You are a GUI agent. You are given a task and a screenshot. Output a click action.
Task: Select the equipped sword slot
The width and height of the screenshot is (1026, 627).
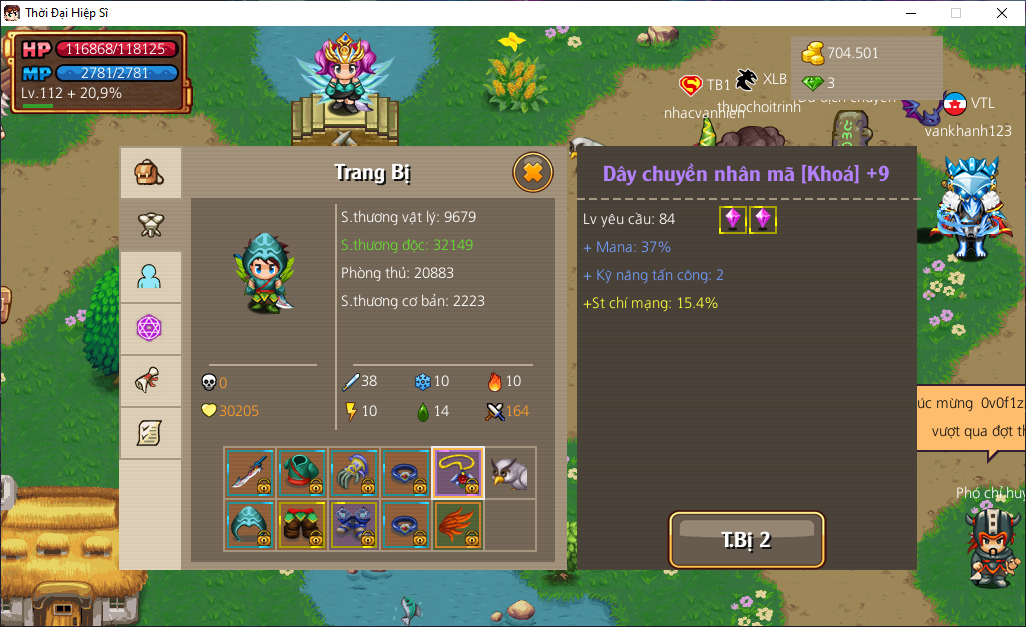250,473
